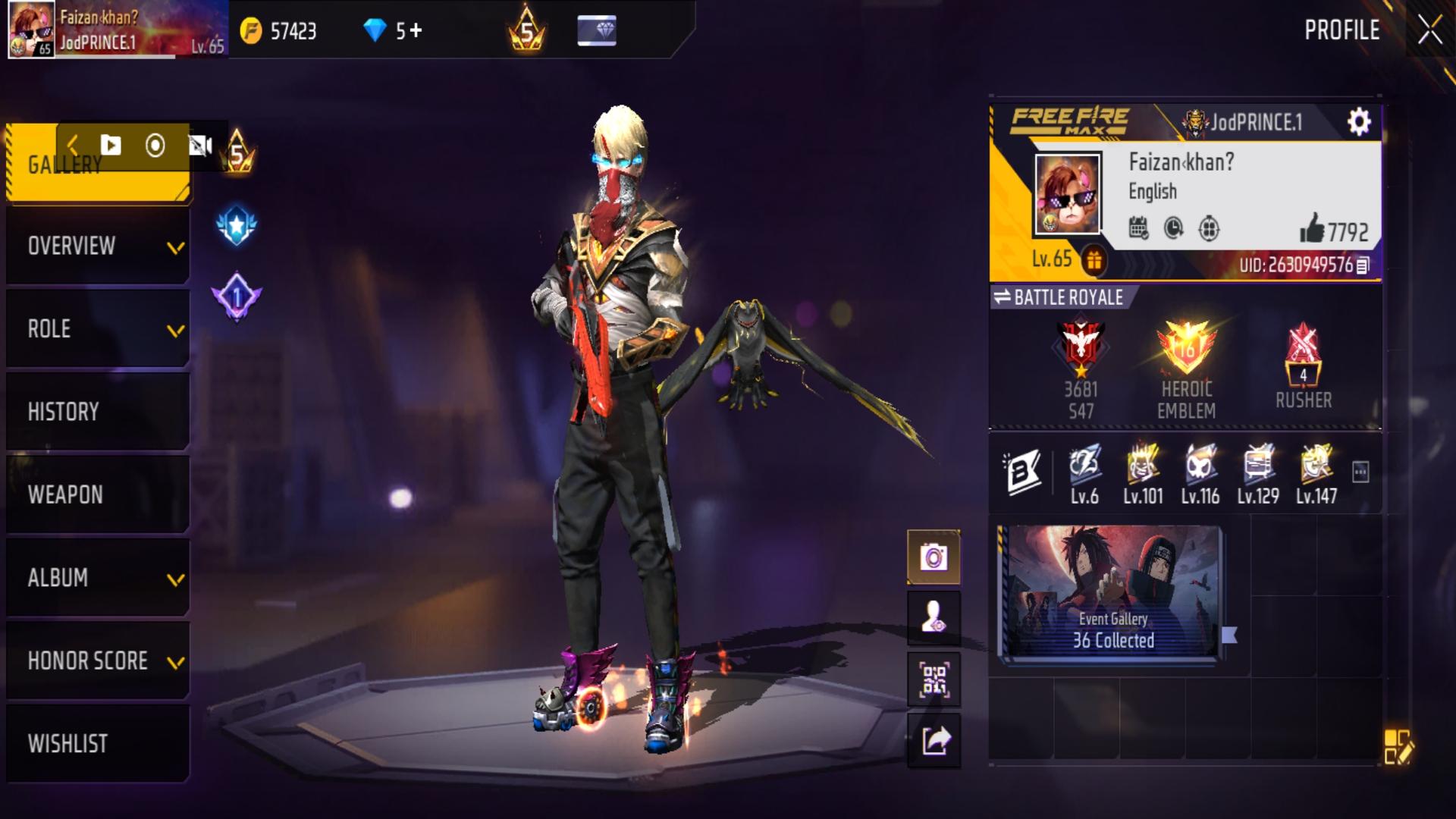Viewport: 1456px width, 819px height.
Task: Switch to the History tab
Action: 98,412
